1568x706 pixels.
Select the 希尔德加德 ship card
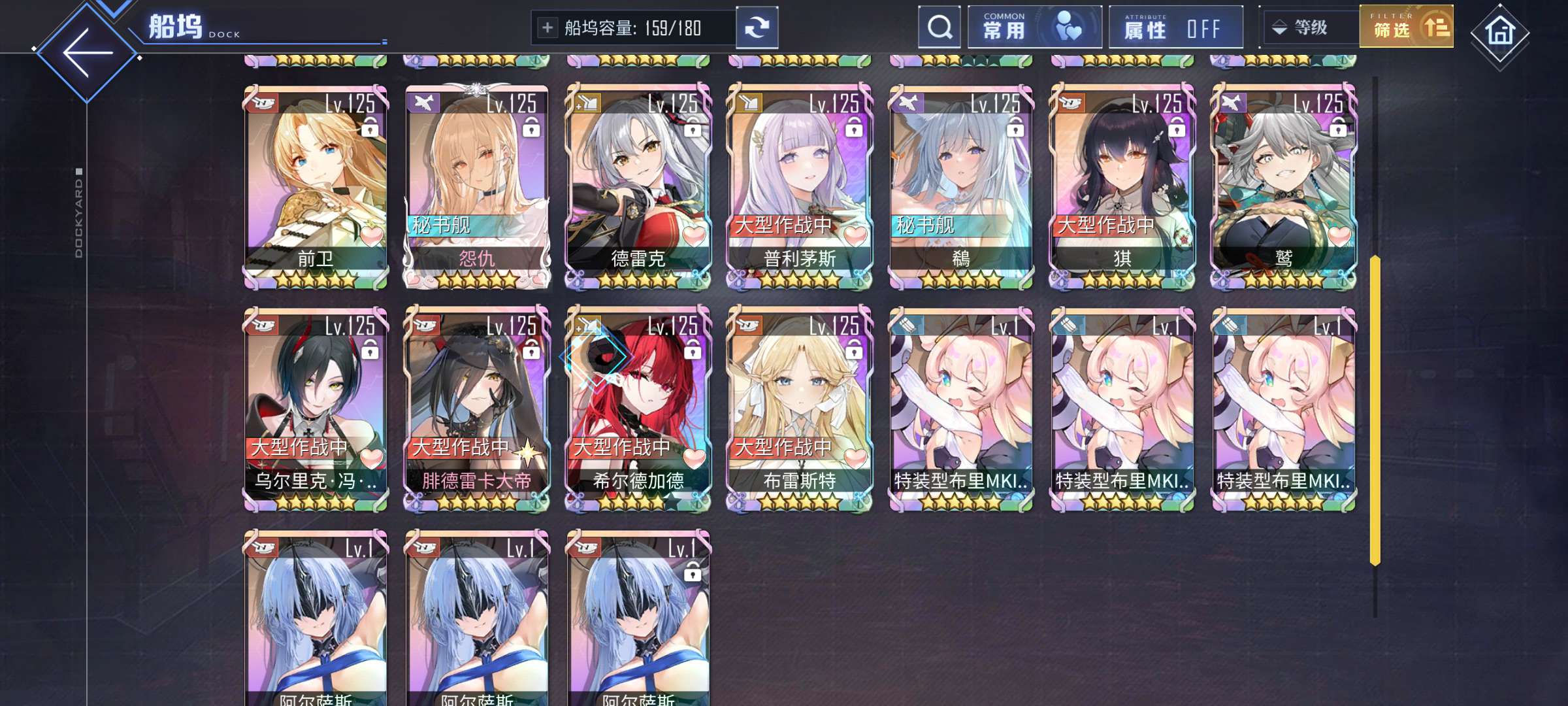[x=638, y=409]
